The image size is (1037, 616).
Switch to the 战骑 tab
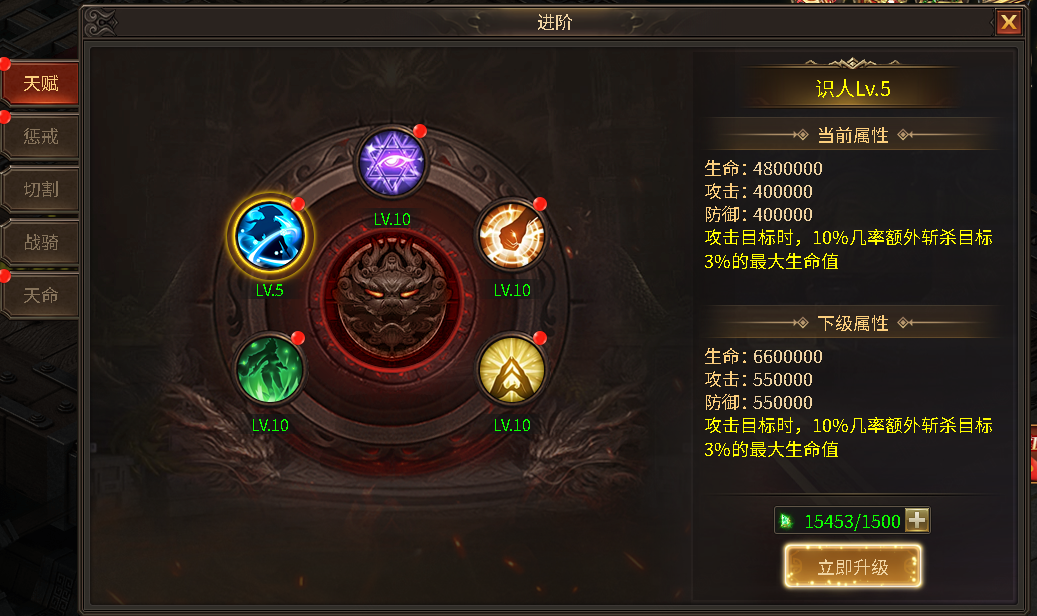click(x=40, y=242)
